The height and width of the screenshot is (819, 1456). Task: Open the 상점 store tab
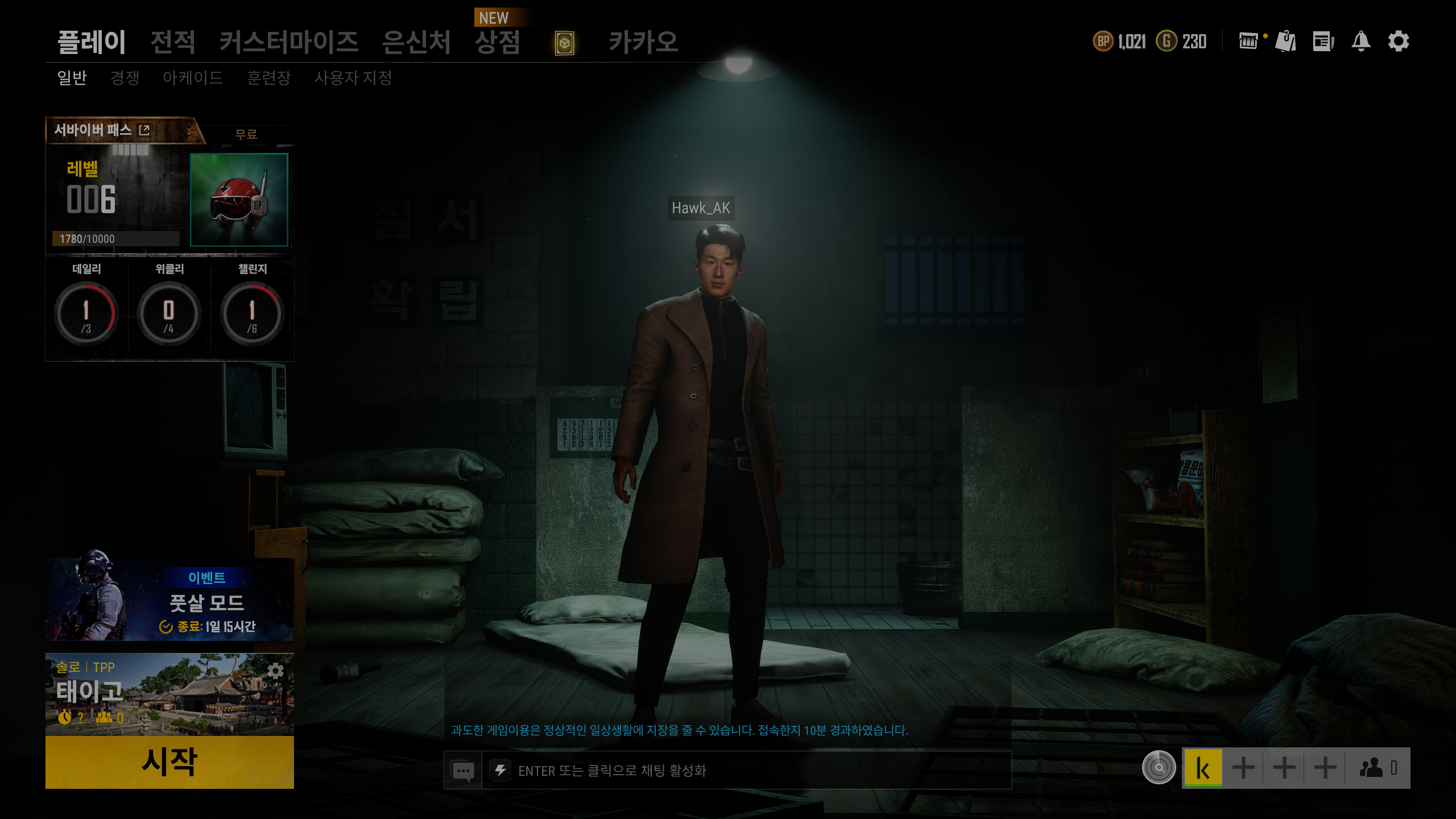[498, 42]
